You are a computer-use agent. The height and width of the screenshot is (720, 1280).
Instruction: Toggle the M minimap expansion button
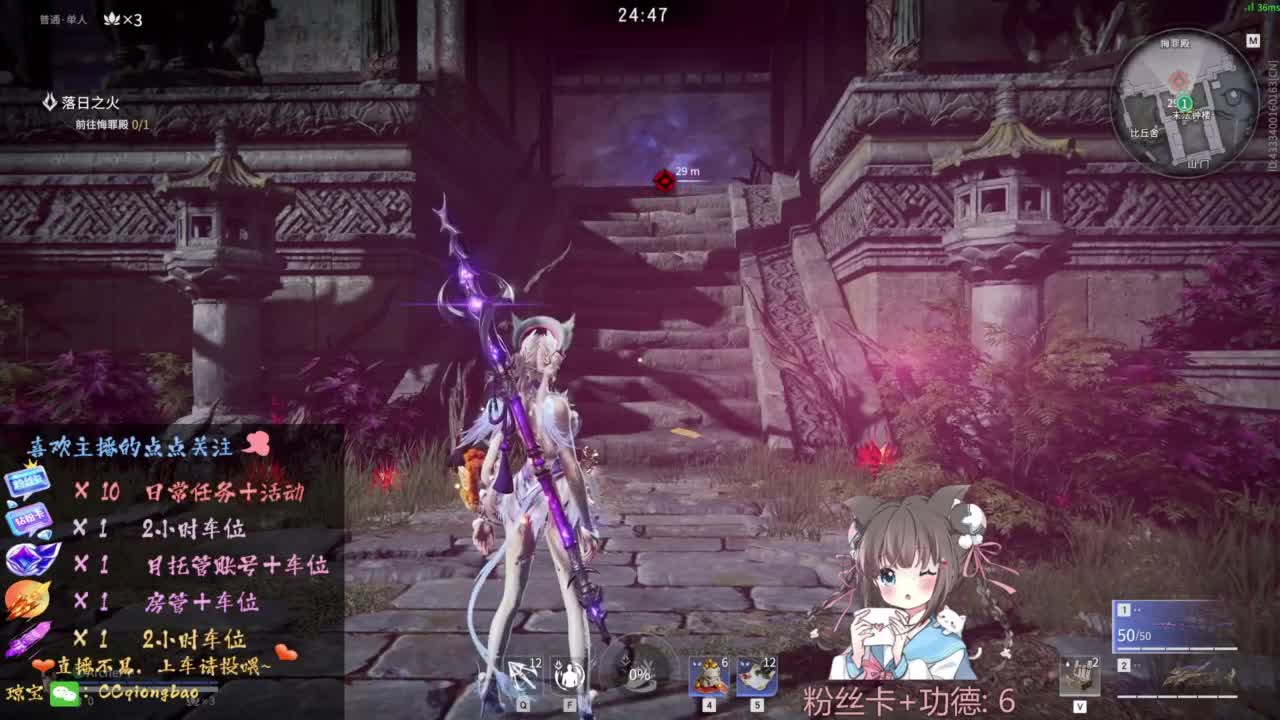coord(1253,41)
